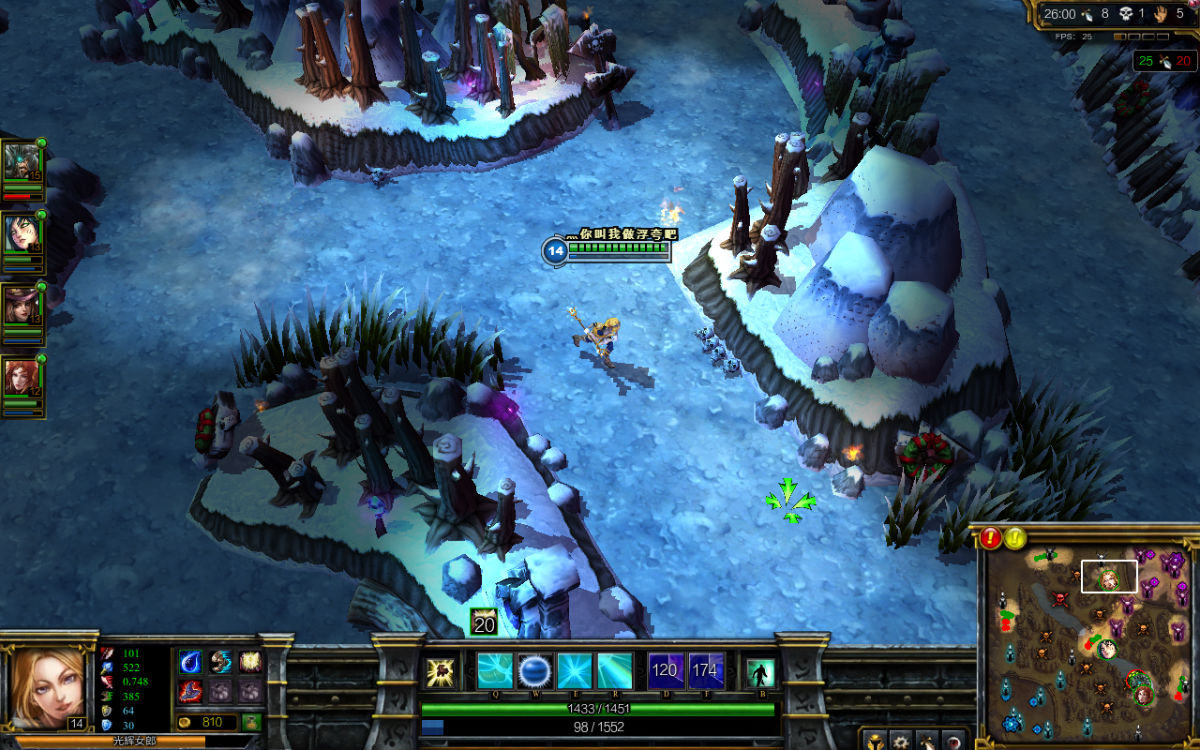Use the E starburst ability
This screenshot has width=1200, height=750.
pyautogui.click(x=575, y=670)
